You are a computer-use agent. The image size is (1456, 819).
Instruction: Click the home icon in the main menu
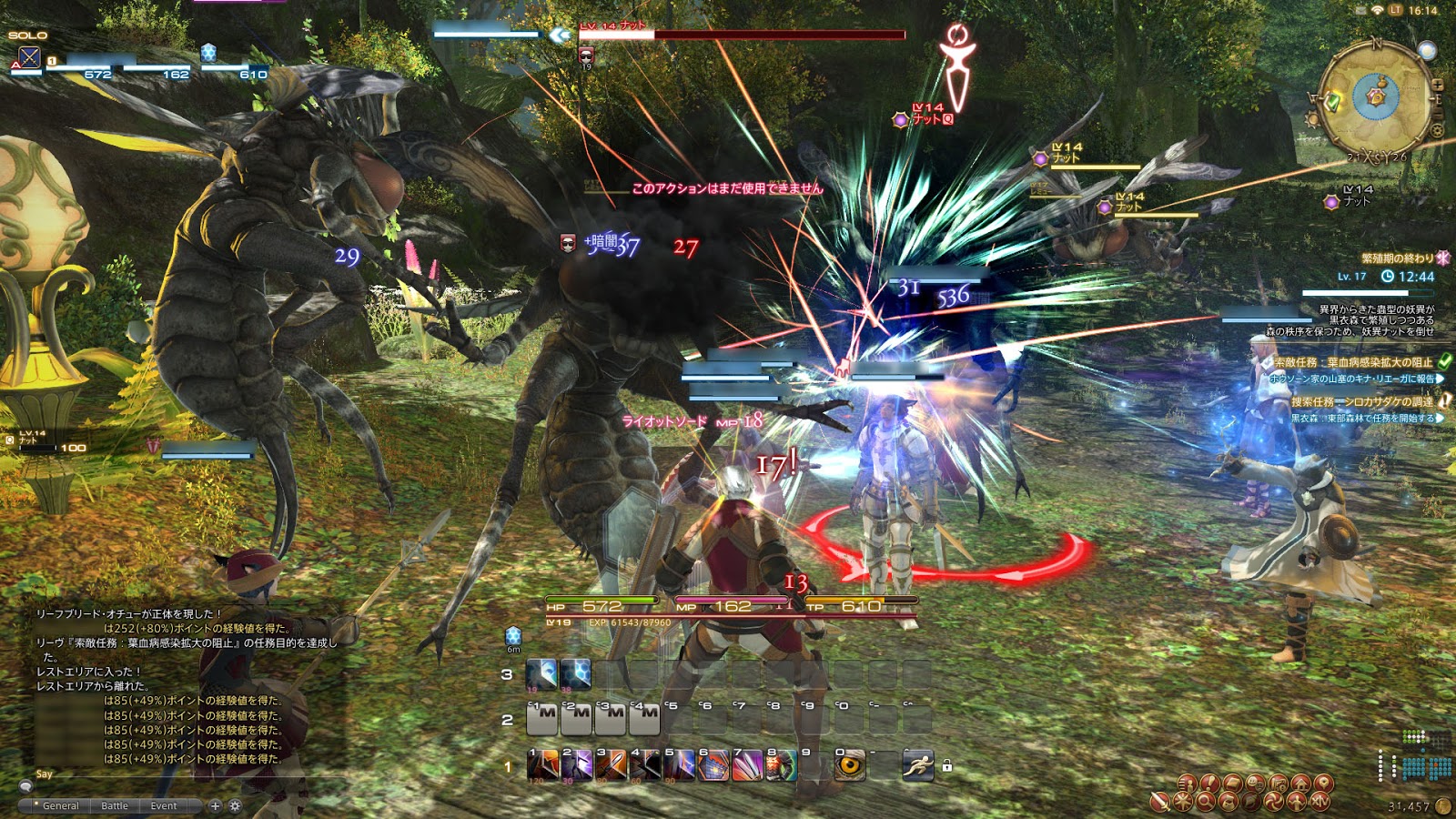[1301, 784]
